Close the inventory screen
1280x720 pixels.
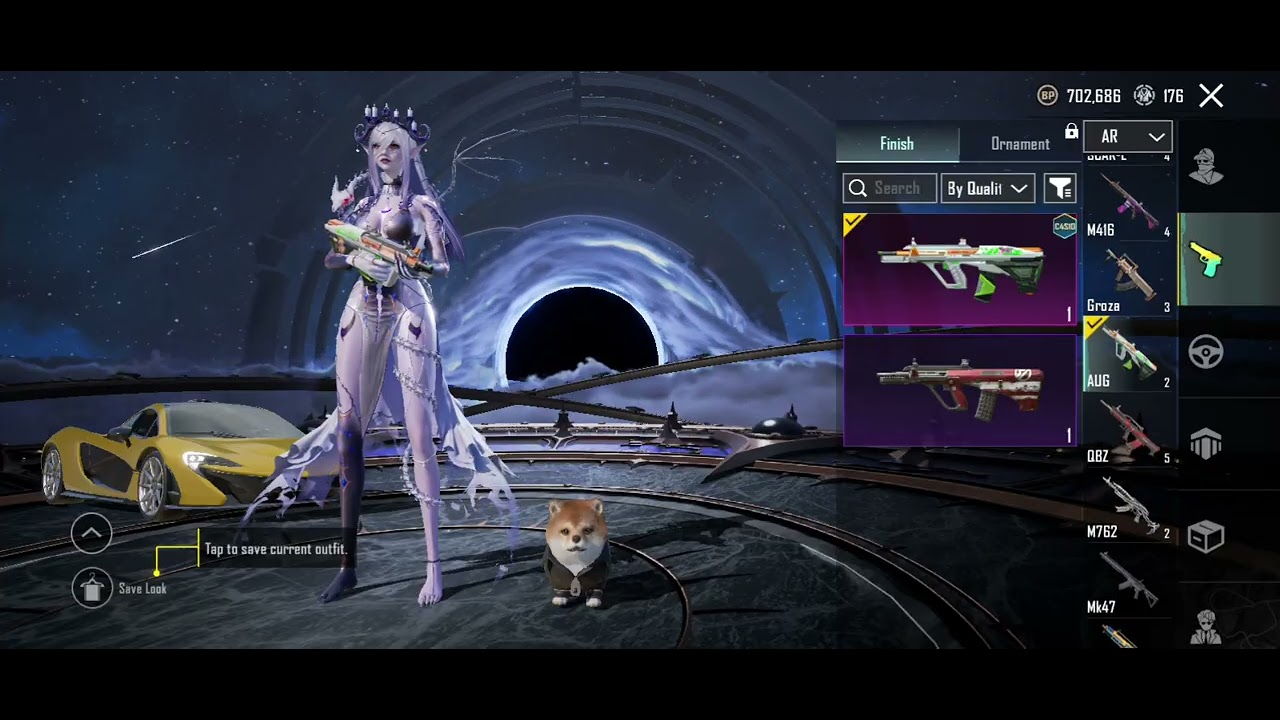(x=1211, y=96)
